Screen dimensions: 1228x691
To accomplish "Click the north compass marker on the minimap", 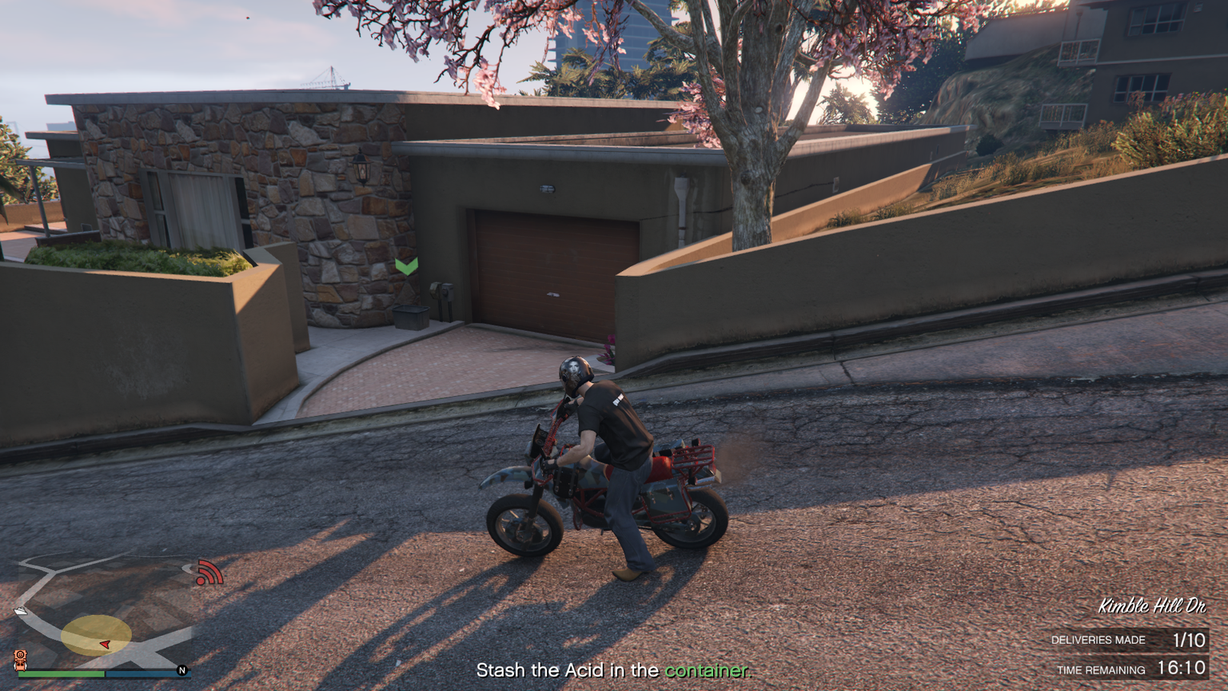I will pos(182,670).
